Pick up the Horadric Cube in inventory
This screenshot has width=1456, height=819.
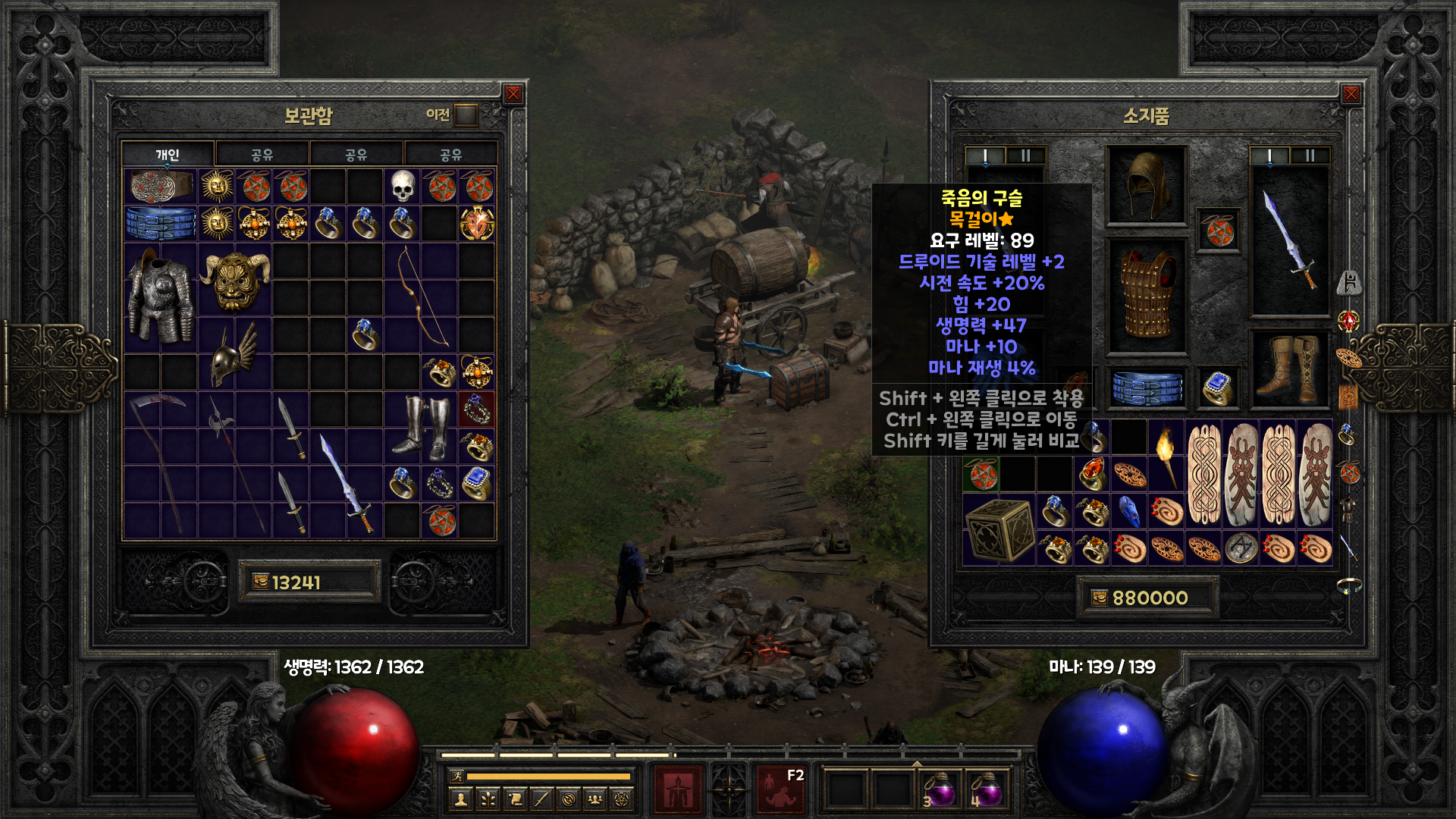point(999,530)
